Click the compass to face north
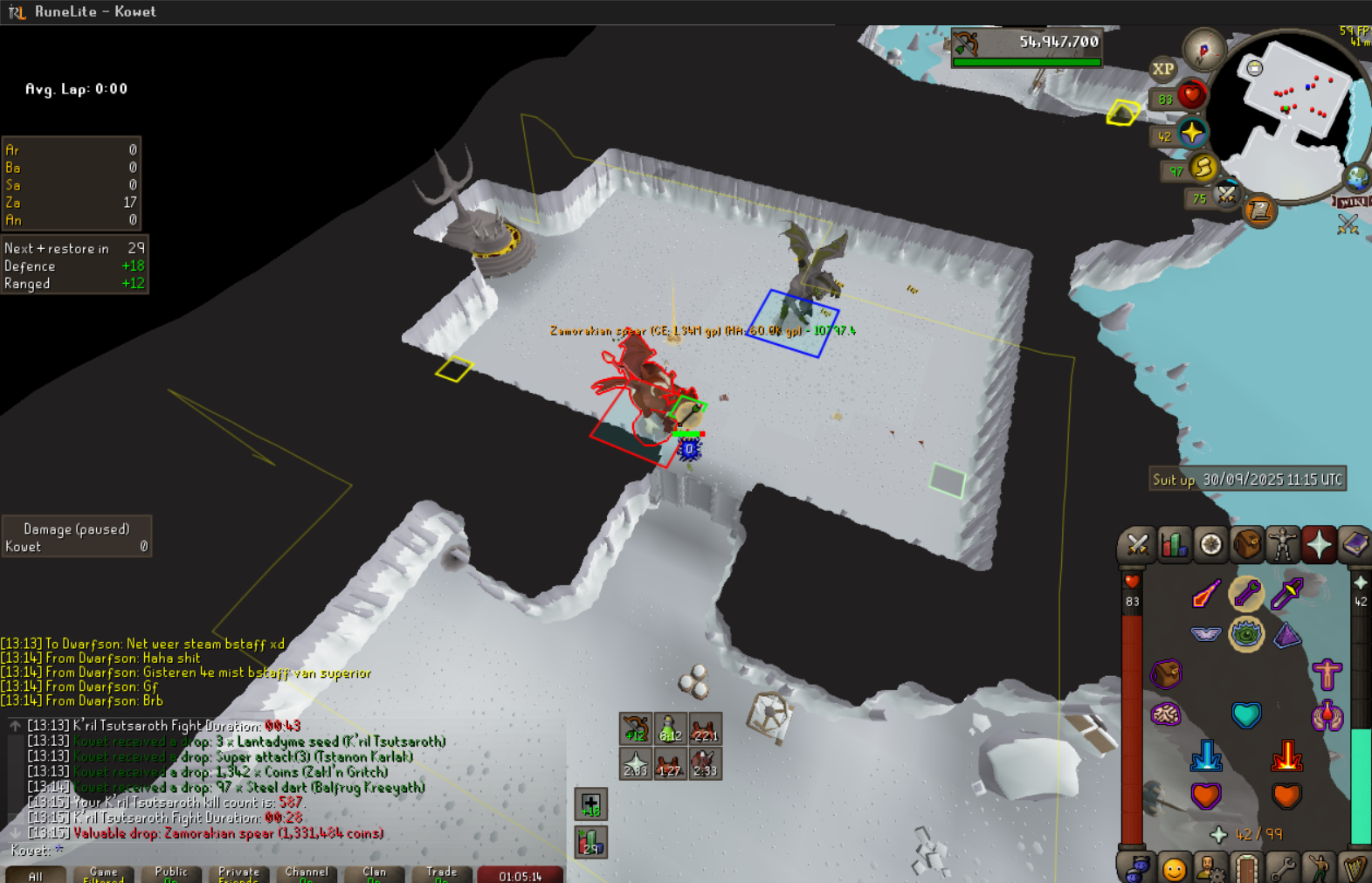 (1203, 52)
